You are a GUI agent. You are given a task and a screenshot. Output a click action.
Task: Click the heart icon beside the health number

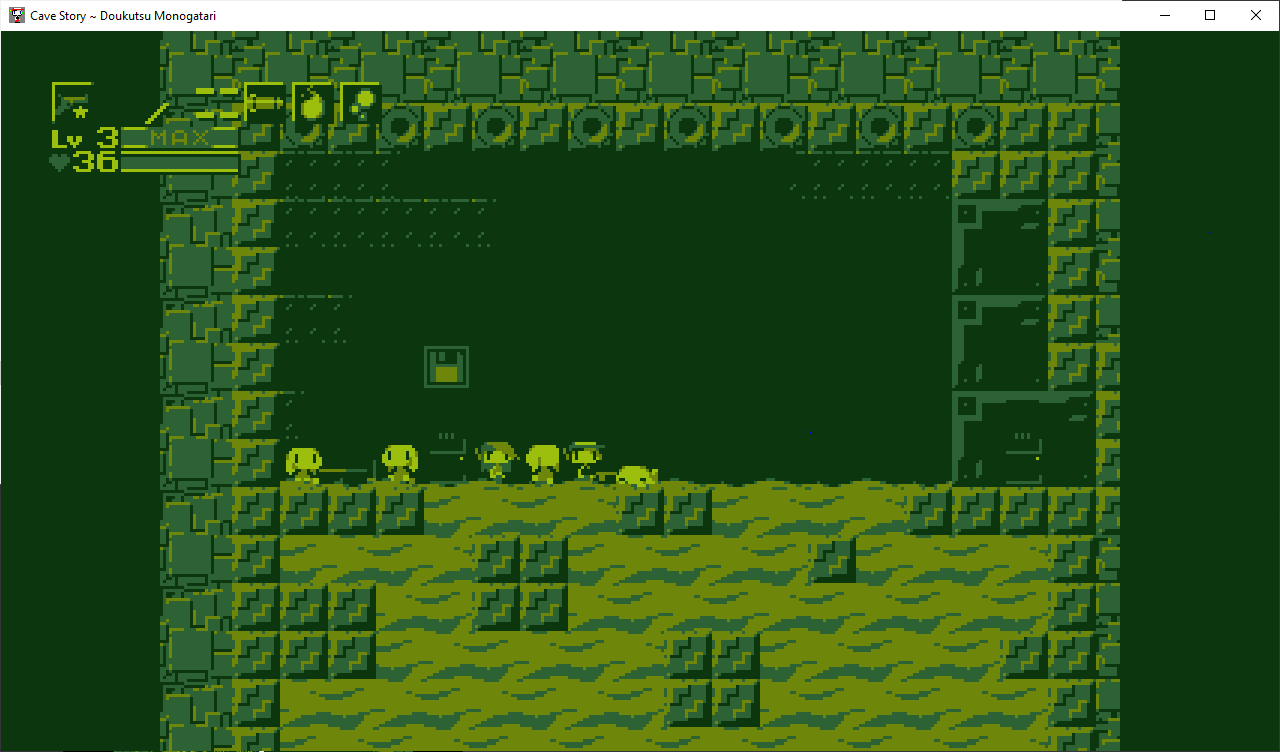(58, 160)
